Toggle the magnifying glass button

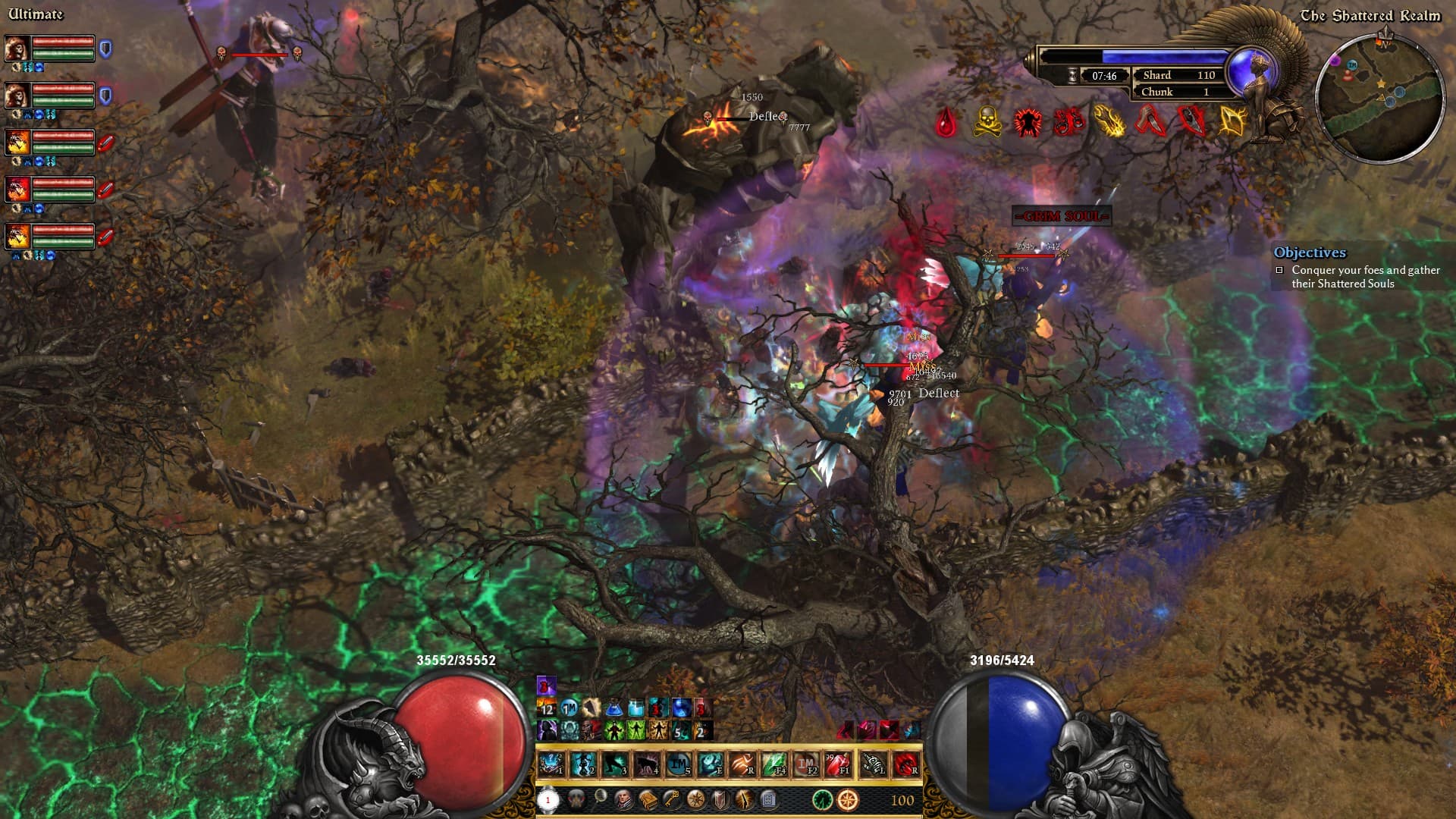click(600, 797)
